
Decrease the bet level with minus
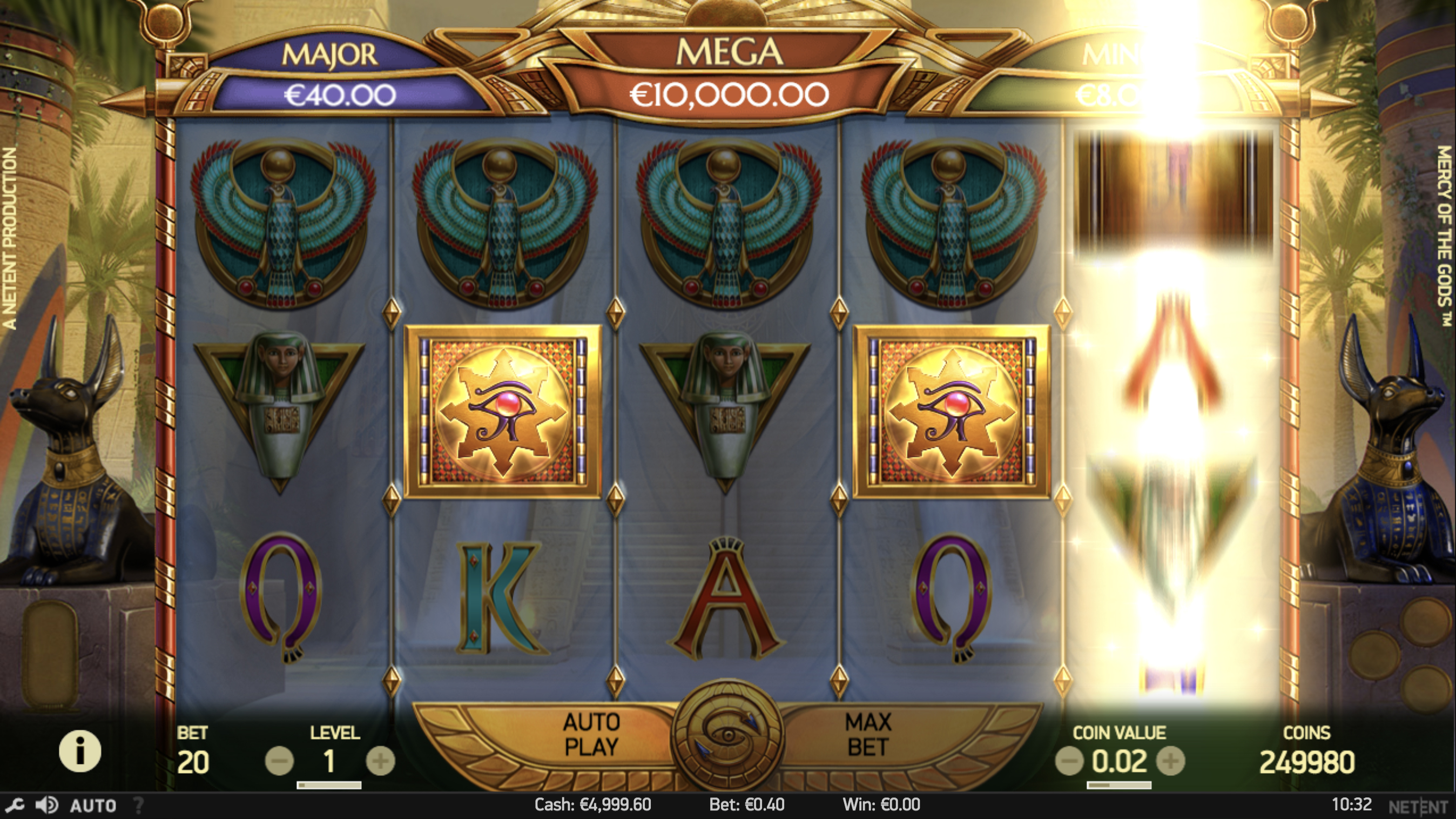(279, 761)
